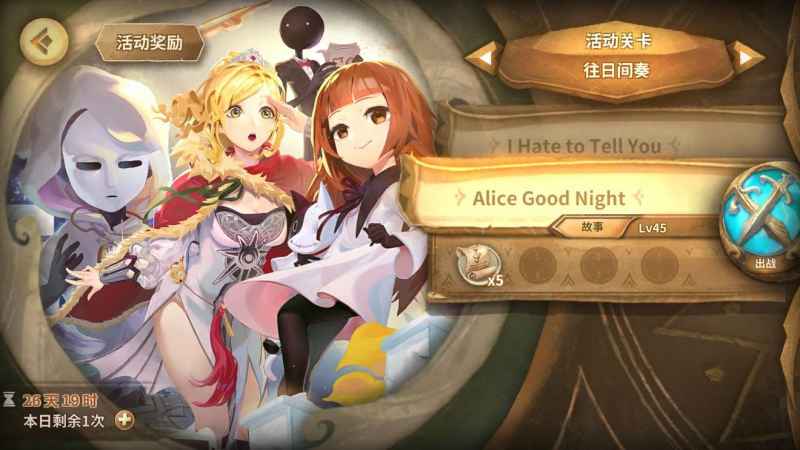View the scroll reward item x5
Viewport: 800px width, 450px height.
click(480, 265)
